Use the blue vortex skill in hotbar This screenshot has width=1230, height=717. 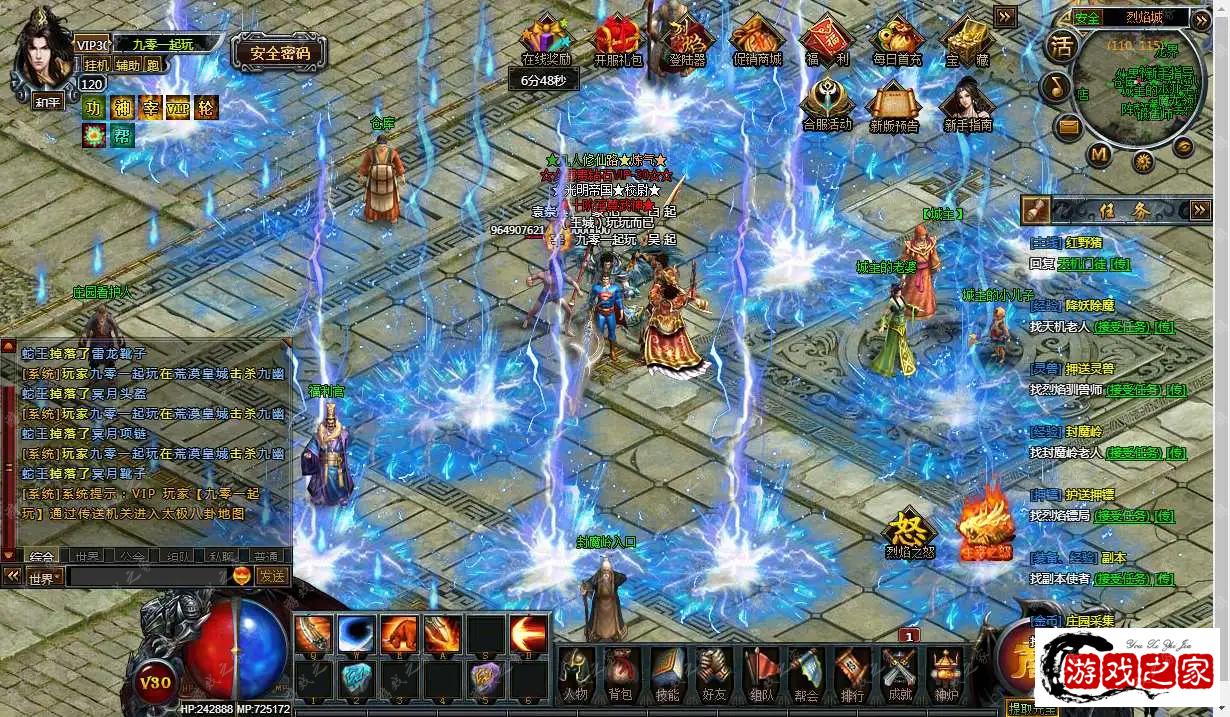(x=356, y=634)
